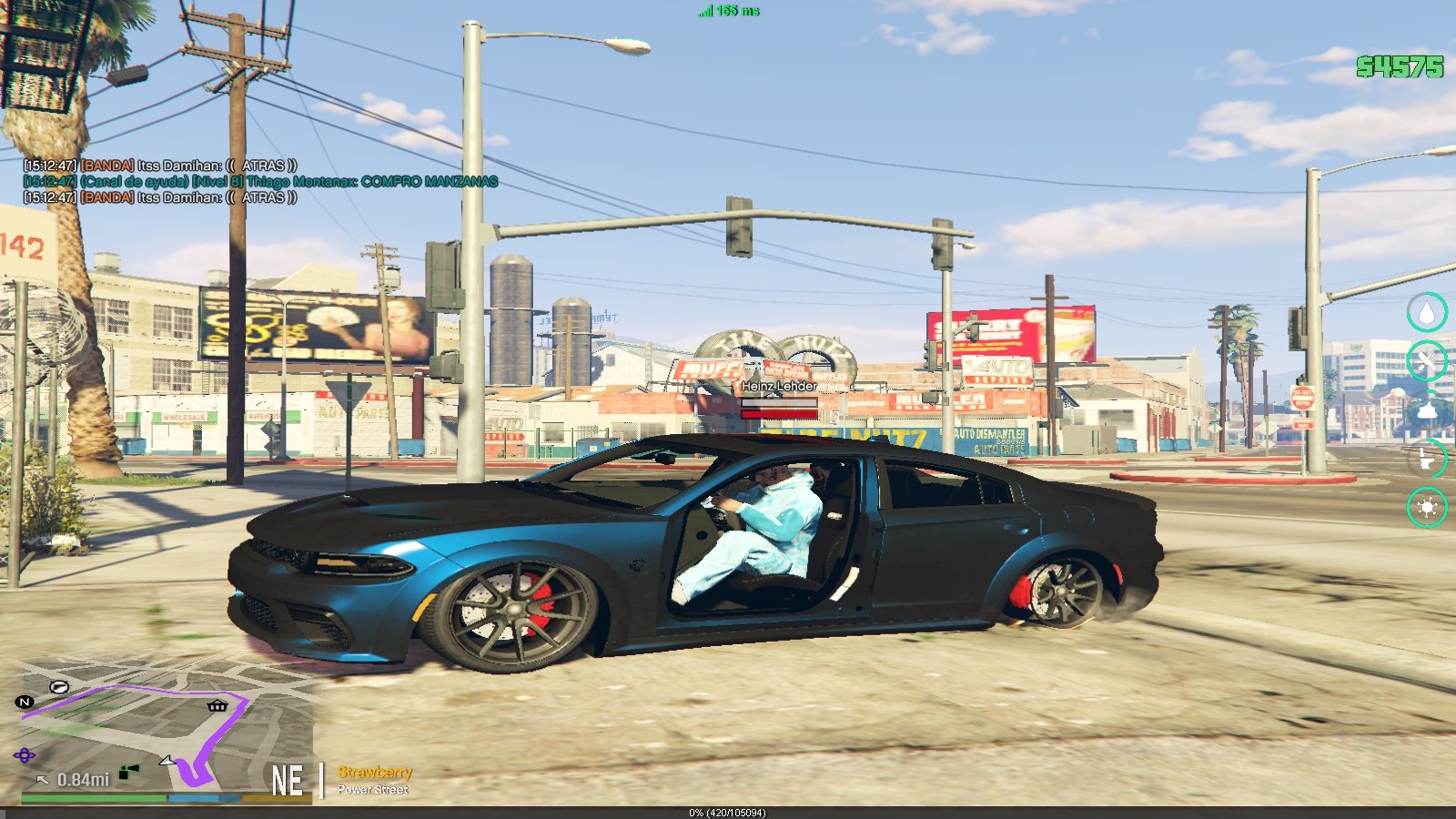Click the poop status icon
Image resolution: width=1456 pixels, height=819 pixels.
pyautogui.click(x=1427, y=410)
